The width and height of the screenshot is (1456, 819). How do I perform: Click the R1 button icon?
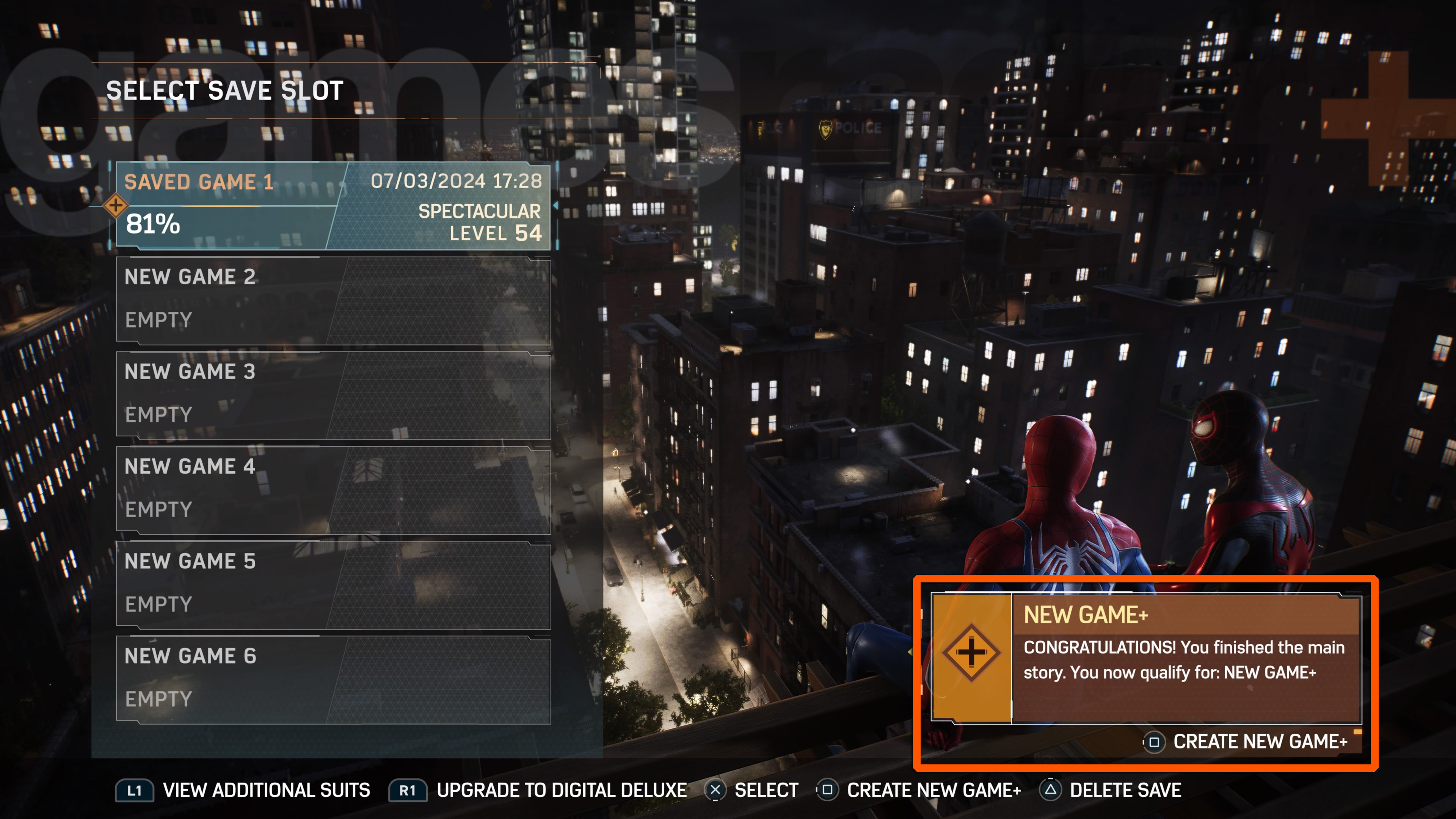click(x=408, y=789)
